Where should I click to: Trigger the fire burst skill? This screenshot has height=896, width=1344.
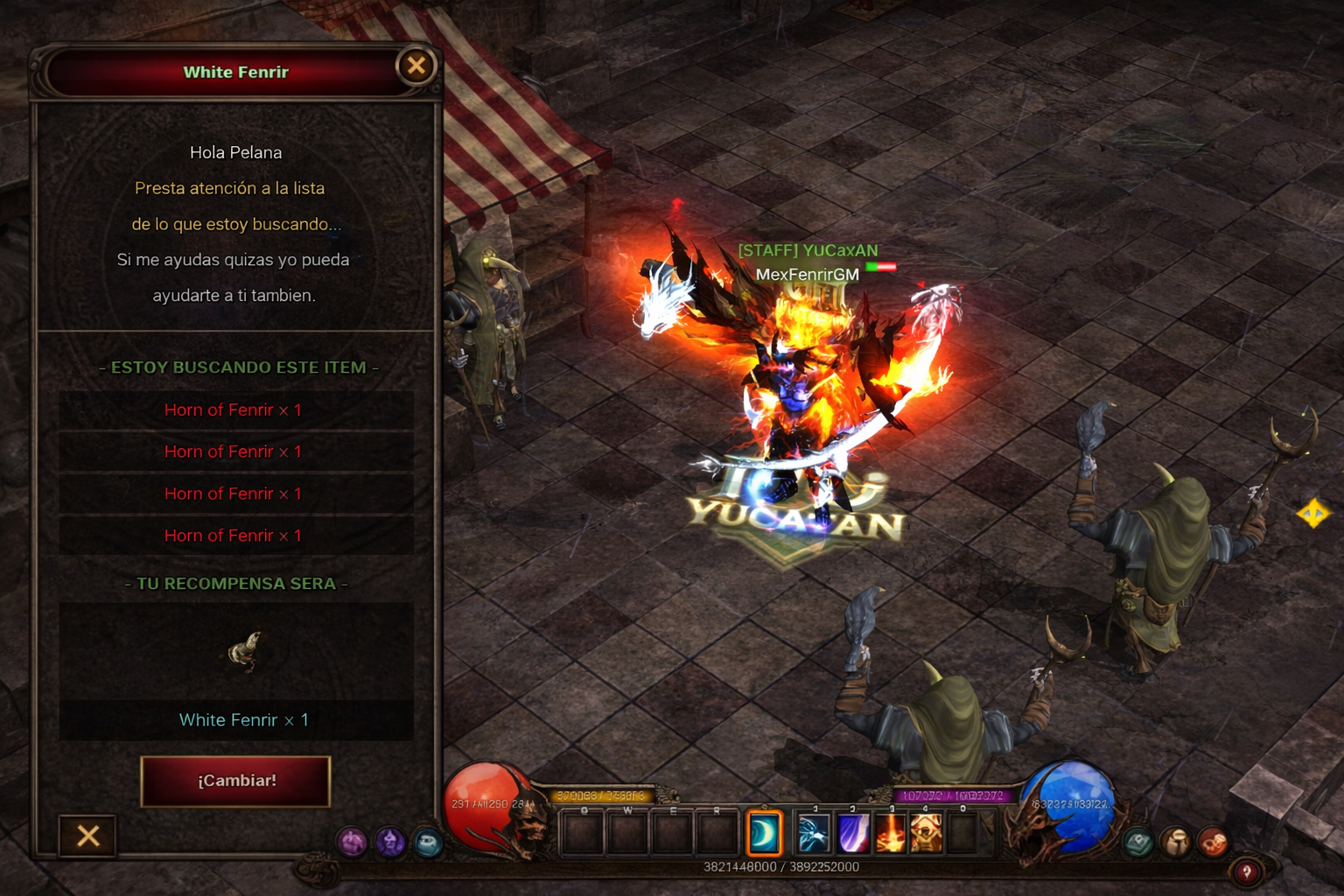(x=891, y=833)
